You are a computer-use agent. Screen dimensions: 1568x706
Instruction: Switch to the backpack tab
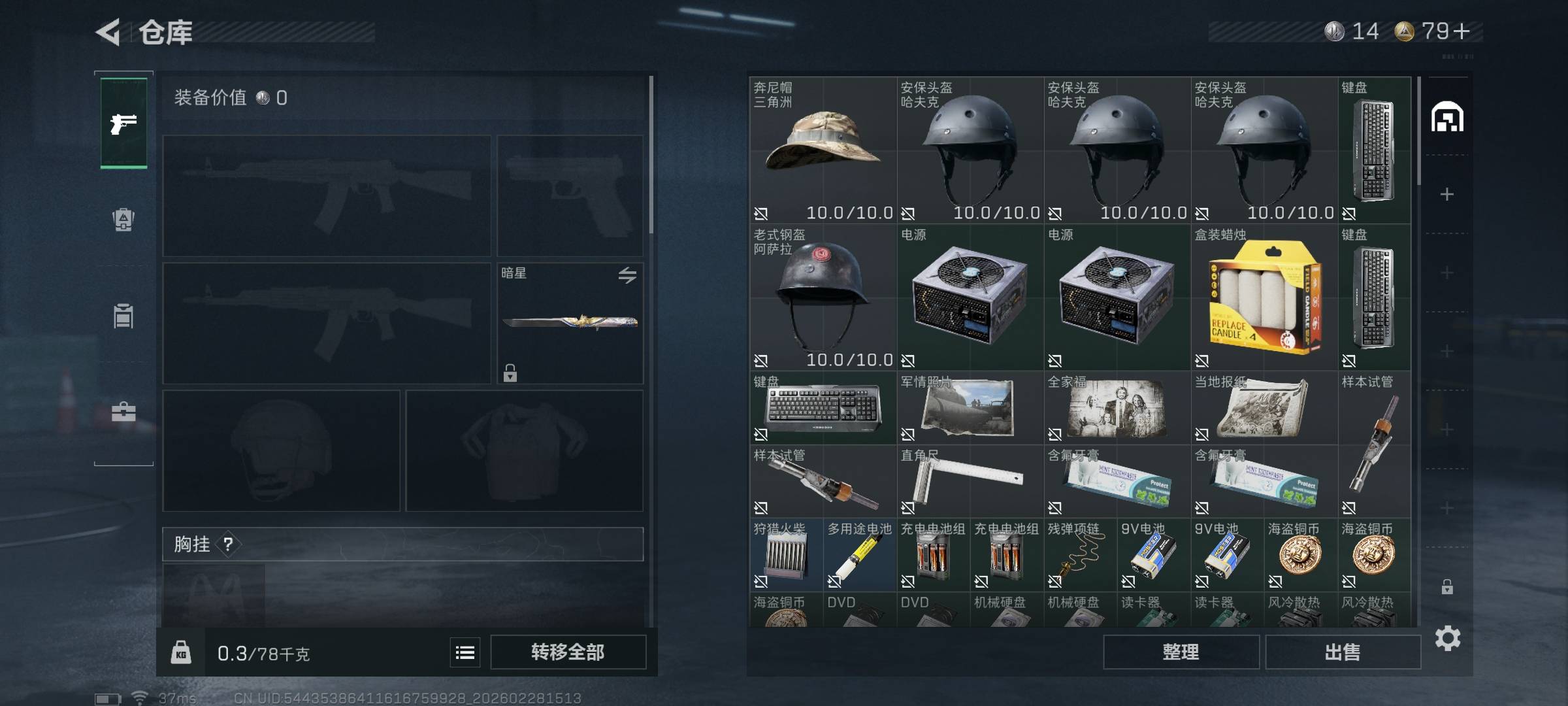point(123,220)
